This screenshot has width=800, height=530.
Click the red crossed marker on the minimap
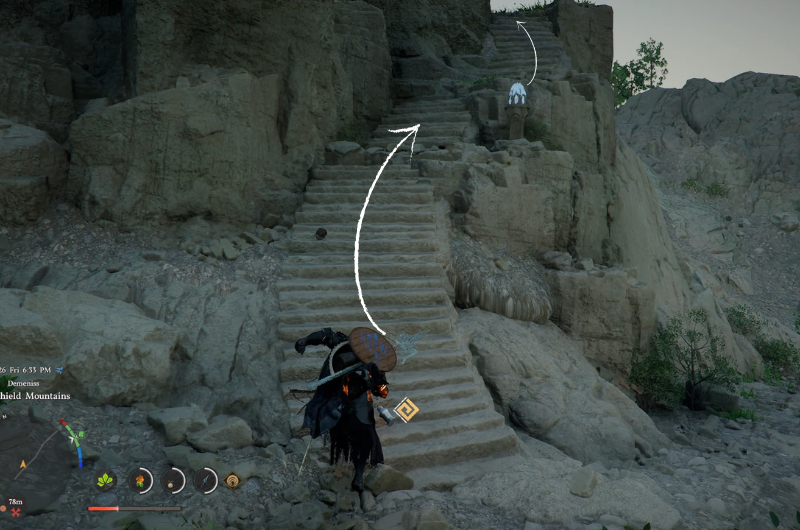point(15,512)
